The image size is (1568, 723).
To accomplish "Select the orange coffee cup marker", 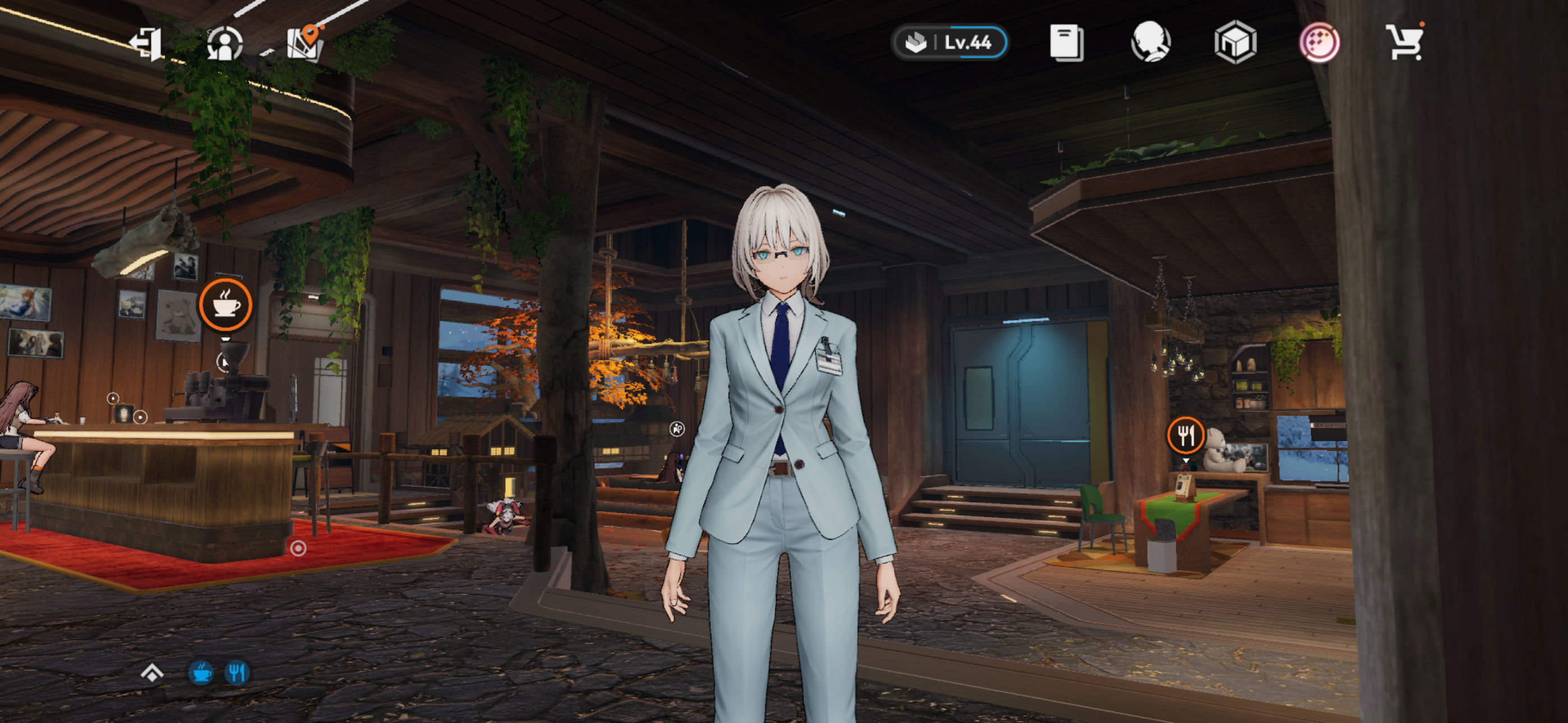I will (225, 304).
